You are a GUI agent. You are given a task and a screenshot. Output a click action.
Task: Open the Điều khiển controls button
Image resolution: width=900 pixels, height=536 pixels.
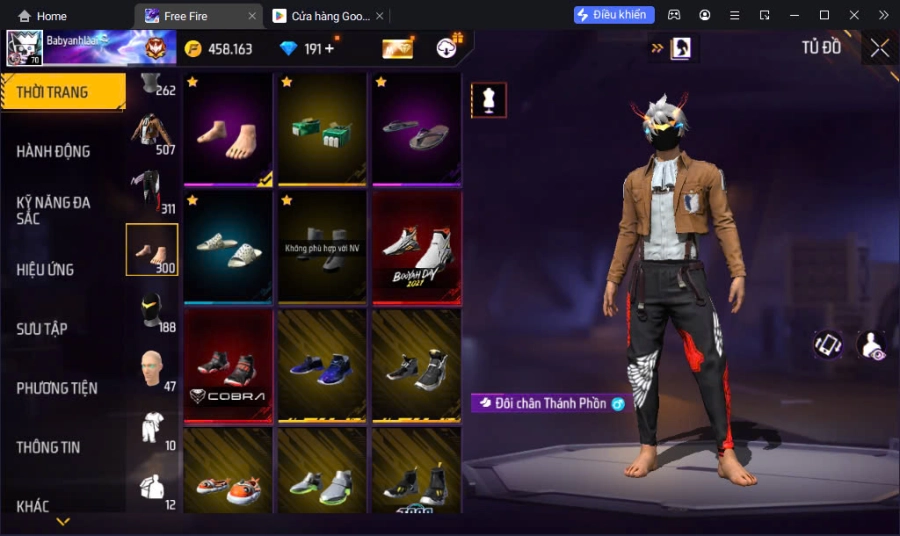[x=614, y=15]
